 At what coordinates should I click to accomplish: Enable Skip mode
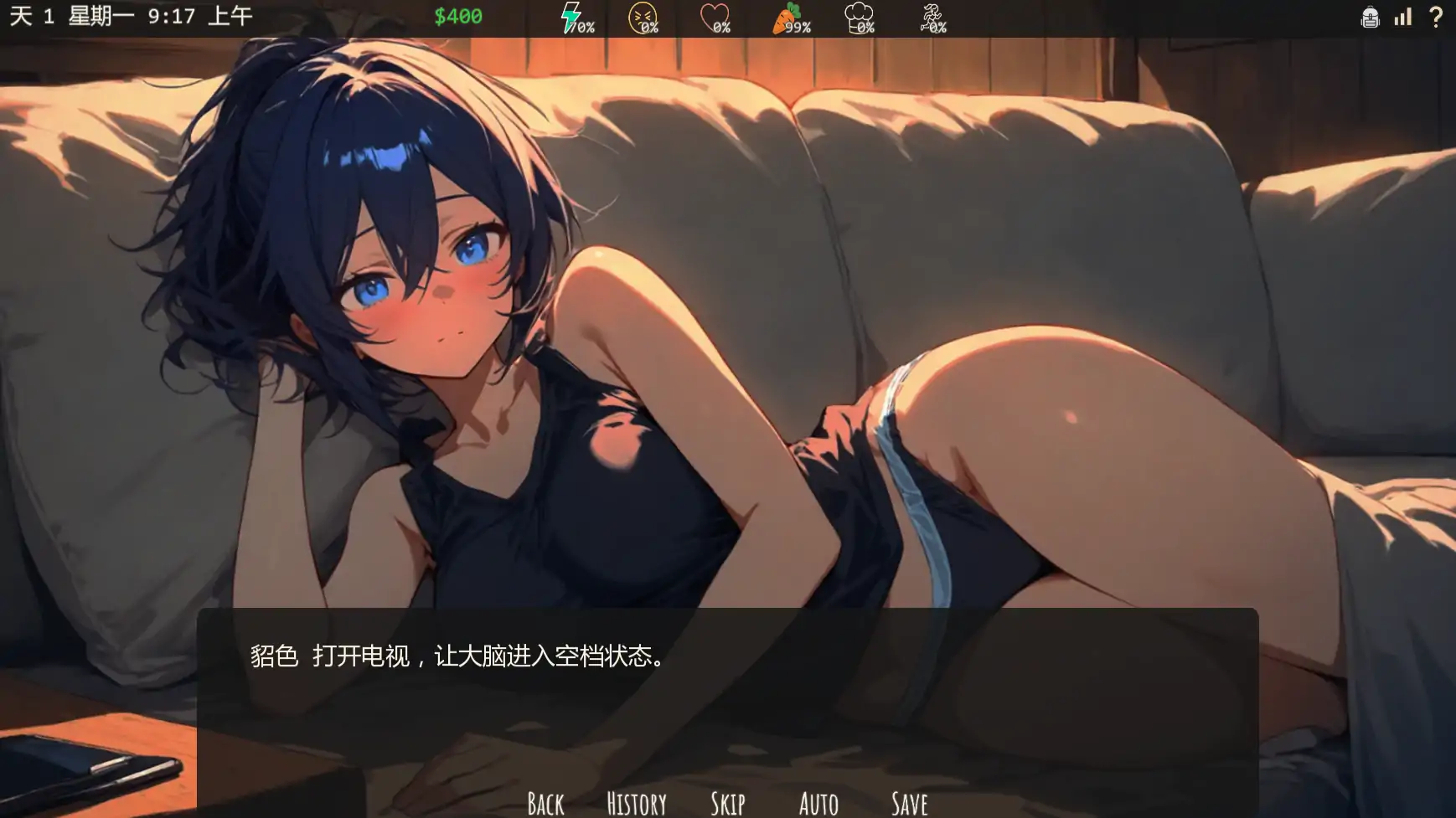click(x=727, y=802)
